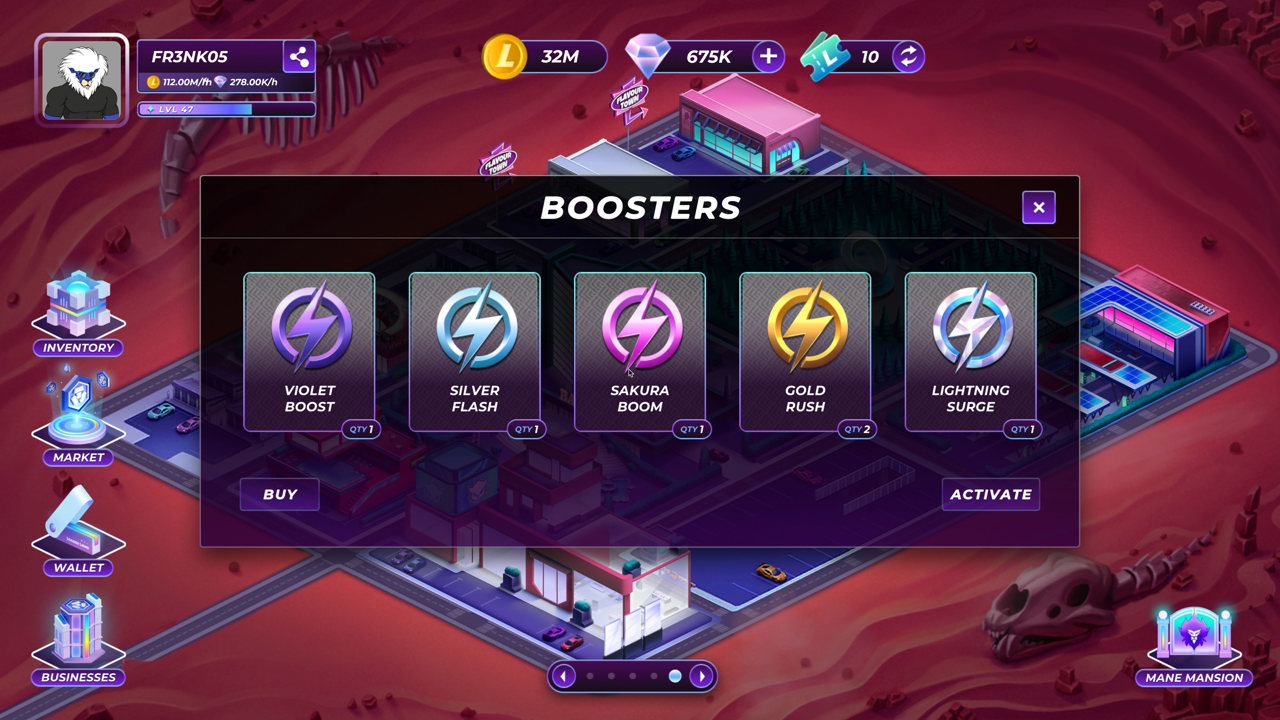1280x720 pixels.
Task: Add more diamonds with the plus button
Action: coord(768,57)
